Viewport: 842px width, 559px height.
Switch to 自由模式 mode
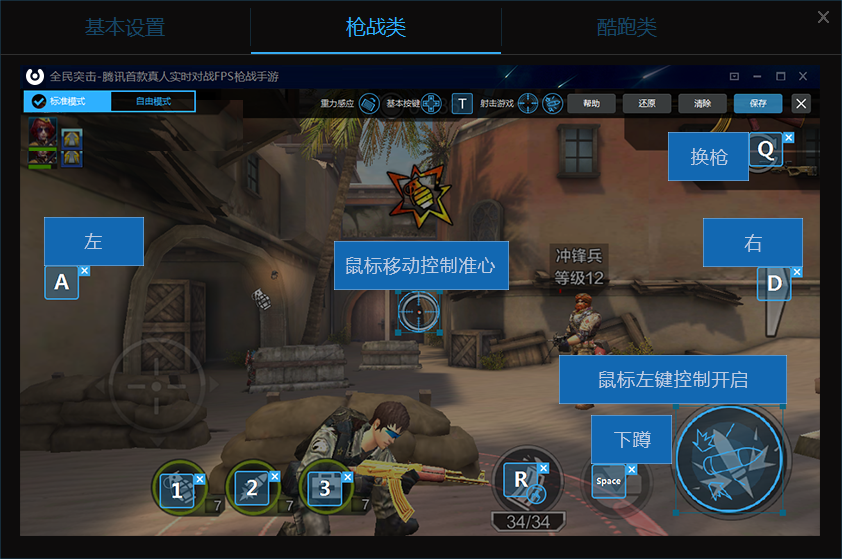point(153,102)
